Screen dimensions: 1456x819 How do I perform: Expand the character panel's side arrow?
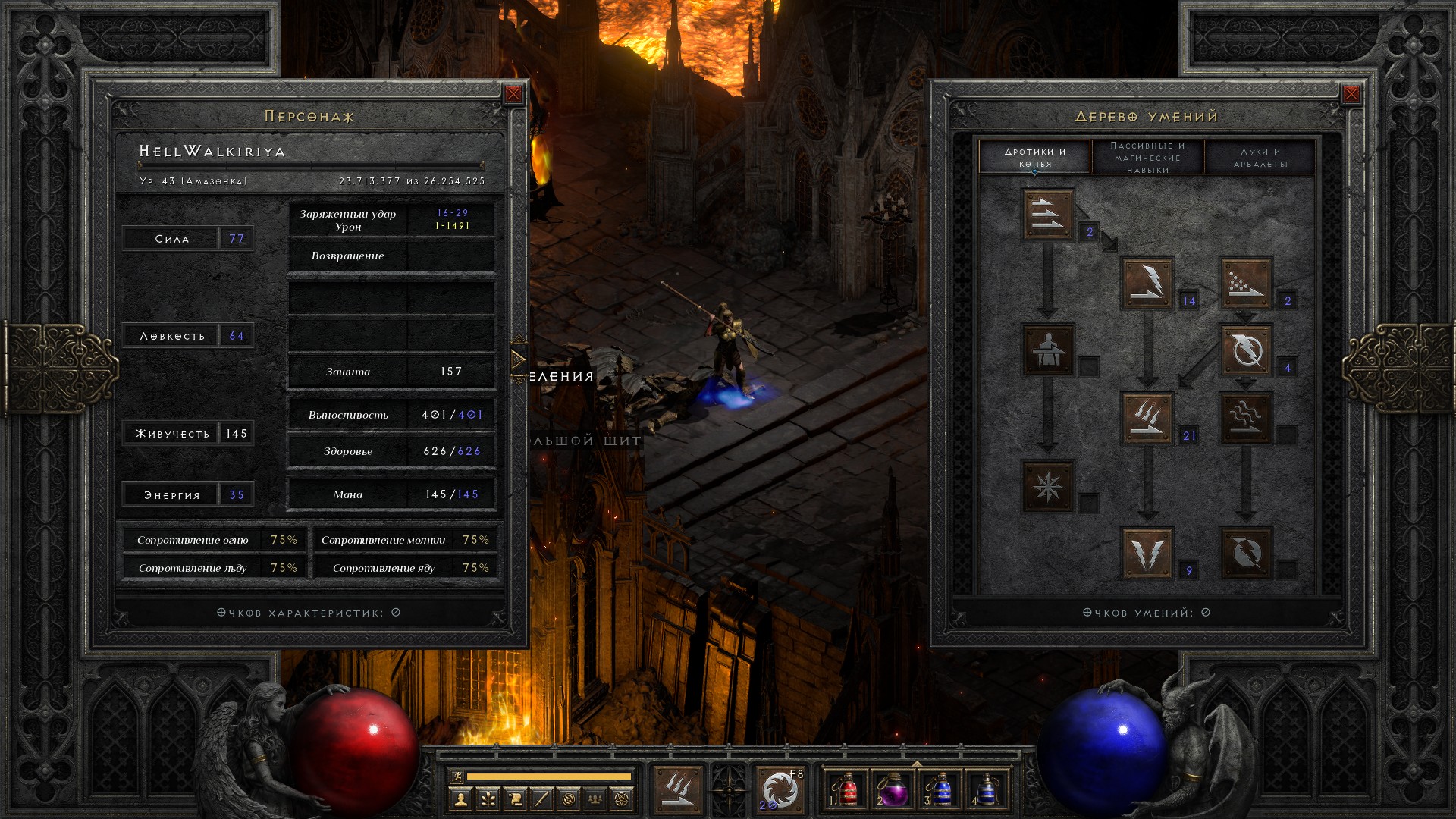pos(519,359)
